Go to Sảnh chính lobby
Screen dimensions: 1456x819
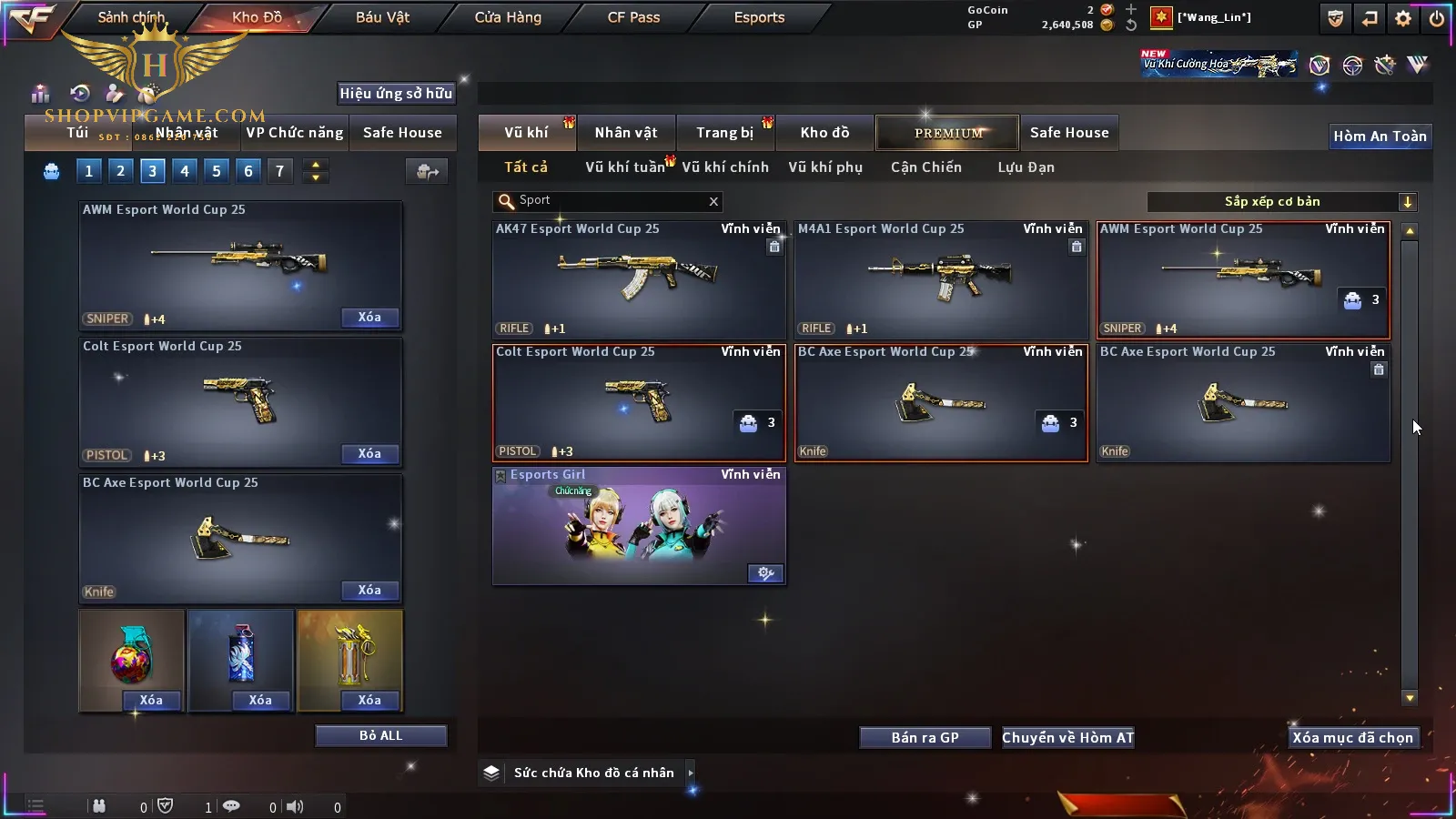click(x=131, y=17)
